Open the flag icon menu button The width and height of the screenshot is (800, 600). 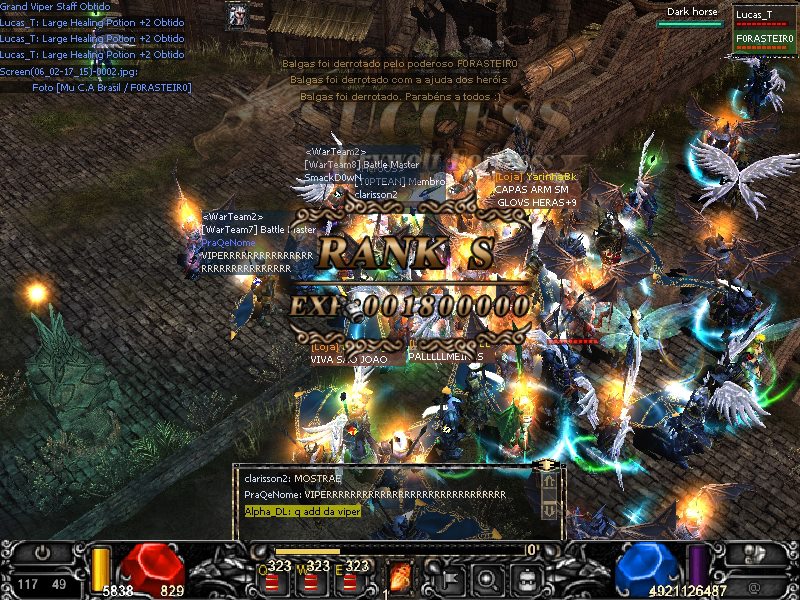coord(449,577)
